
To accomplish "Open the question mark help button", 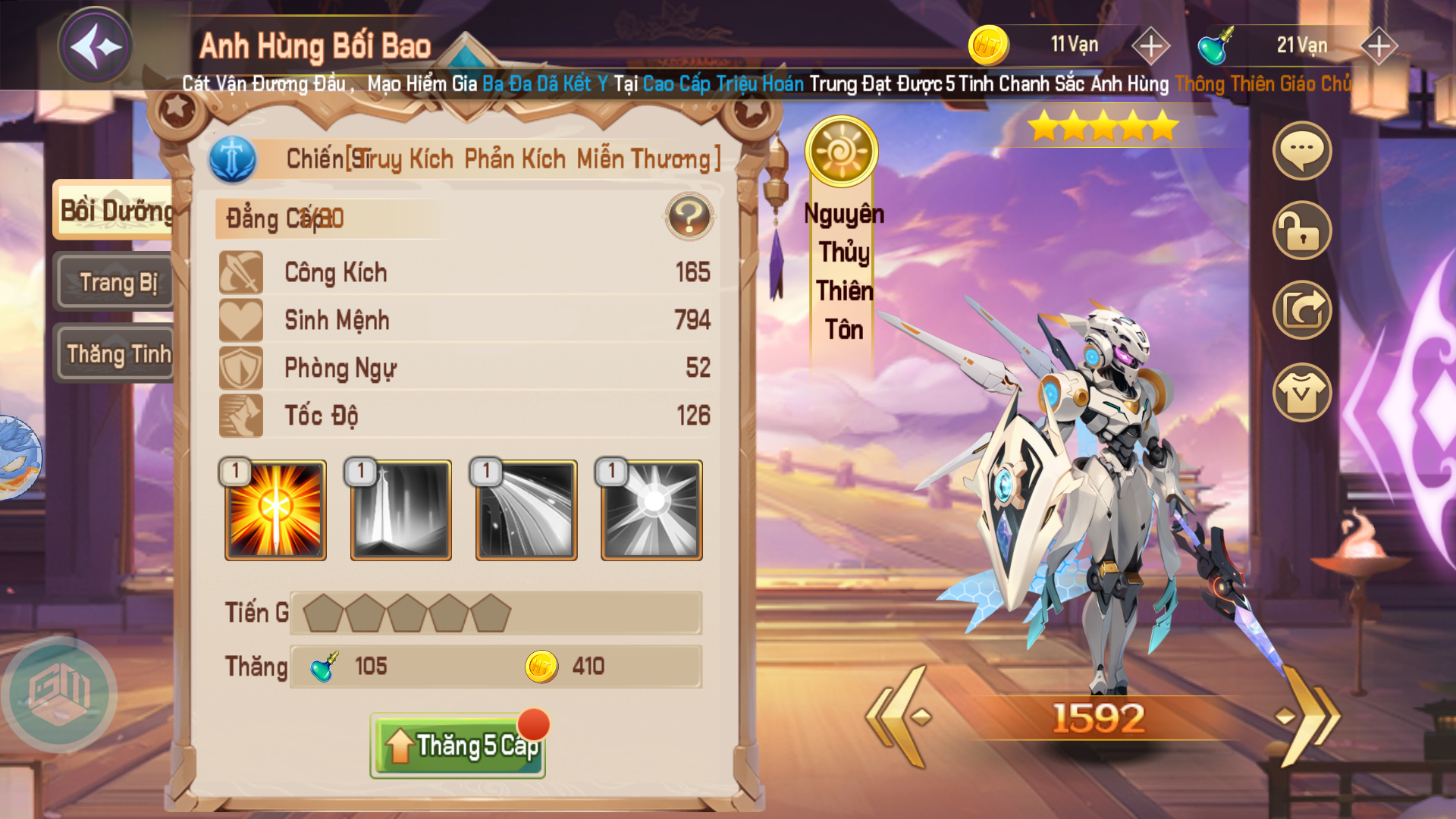I will pos(689,217).
